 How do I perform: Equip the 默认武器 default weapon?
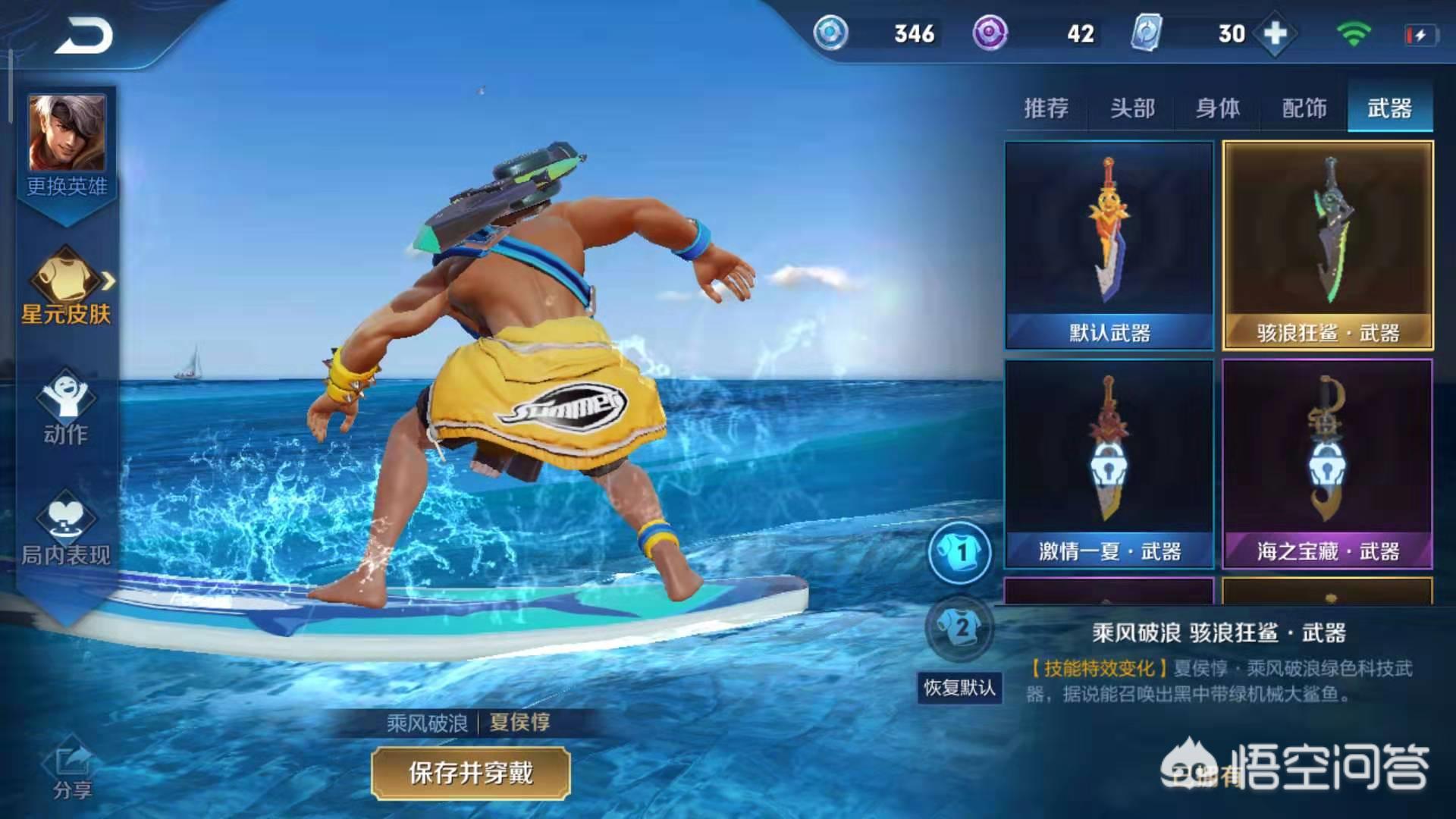pos(1109,245)
